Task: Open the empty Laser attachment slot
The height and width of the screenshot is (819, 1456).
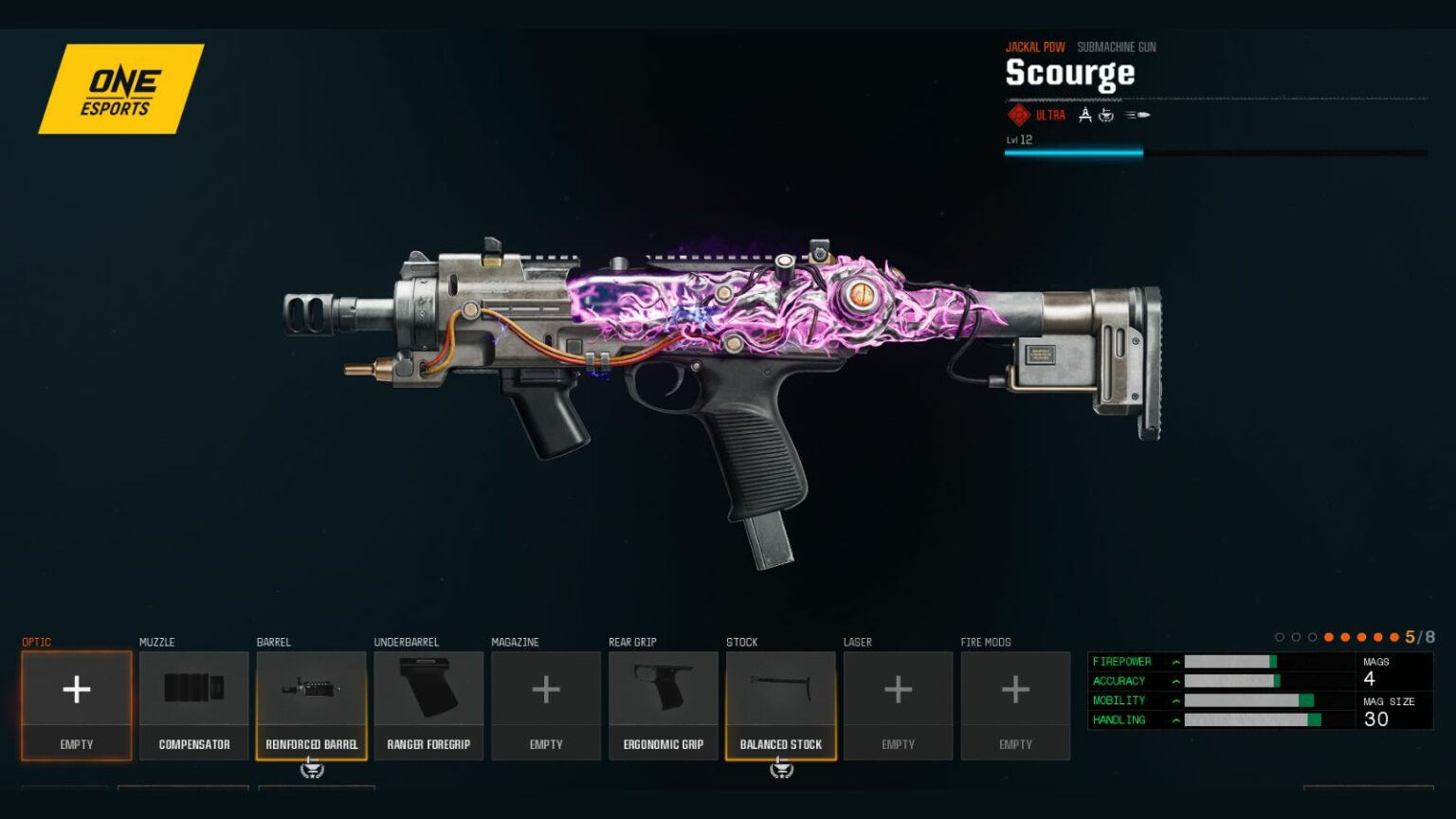Action: click(x=898, y=704)
